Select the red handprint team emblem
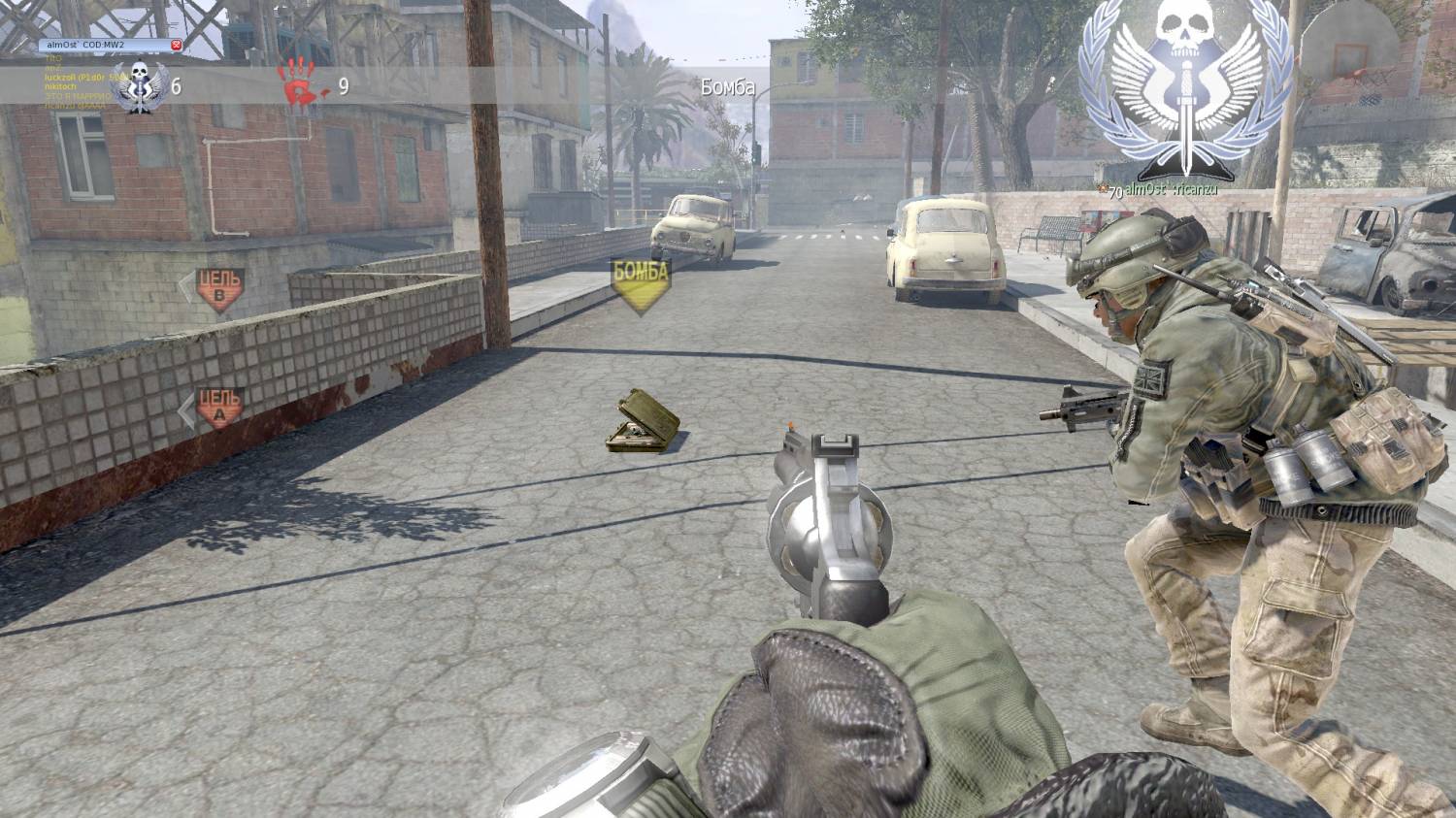1456x818 pixels. pyautogui.click(x=300, y=83)
